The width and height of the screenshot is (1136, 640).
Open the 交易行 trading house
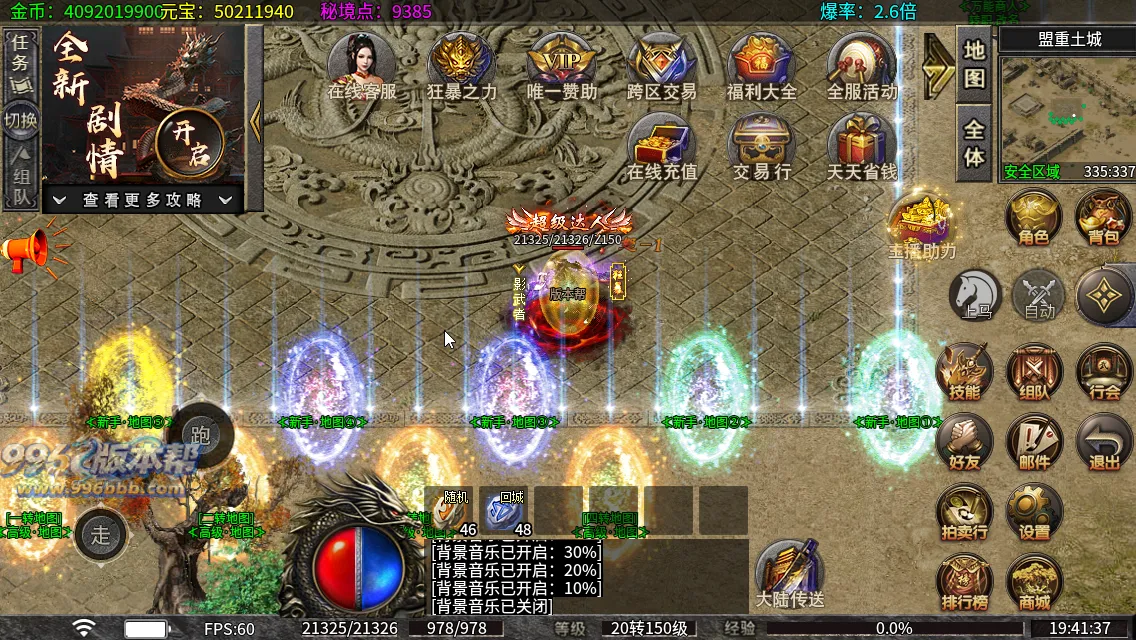click(761, 144)
